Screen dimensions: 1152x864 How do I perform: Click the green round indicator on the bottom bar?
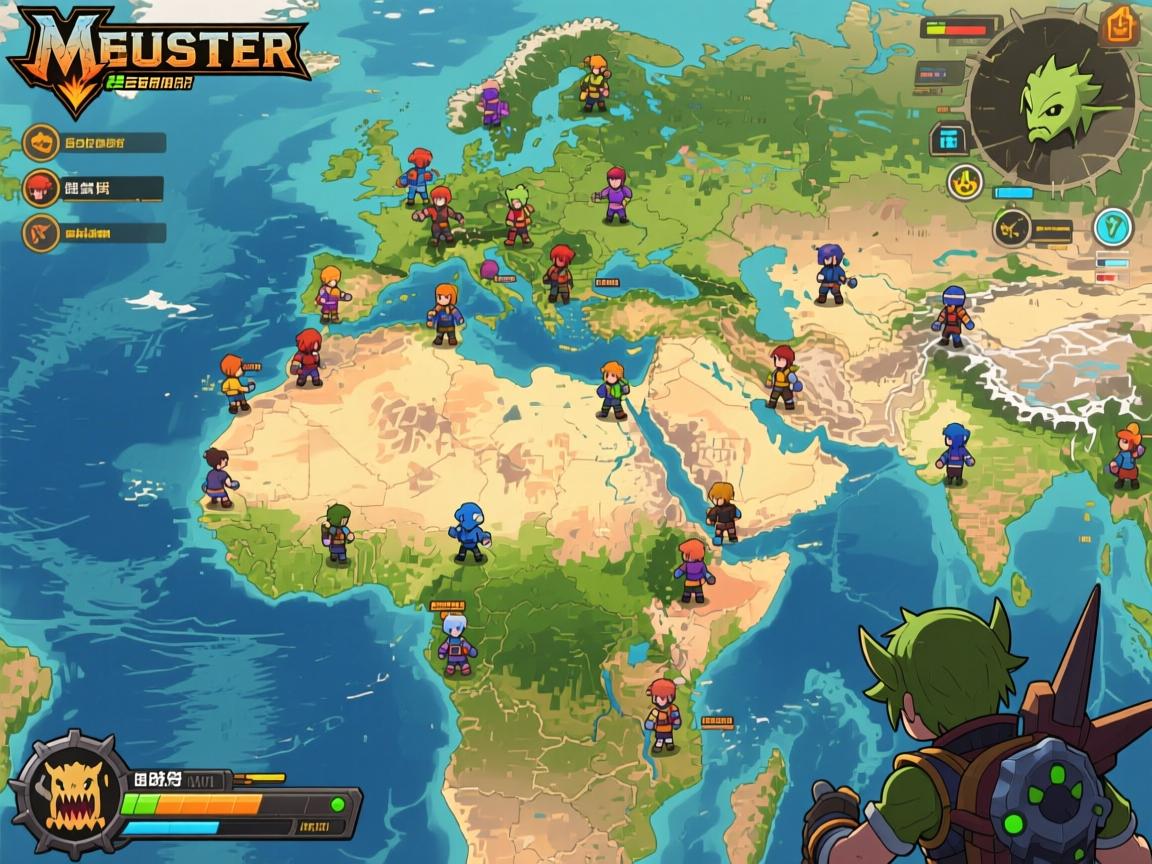[338, 803]
